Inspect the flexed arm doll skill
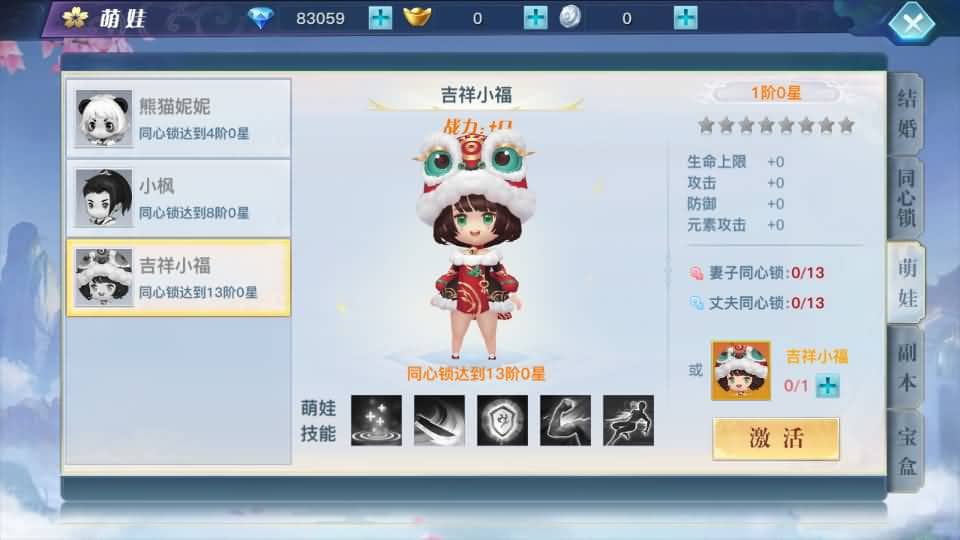The height and width of the screenshot is (540, 960). (x=565, y=420)
